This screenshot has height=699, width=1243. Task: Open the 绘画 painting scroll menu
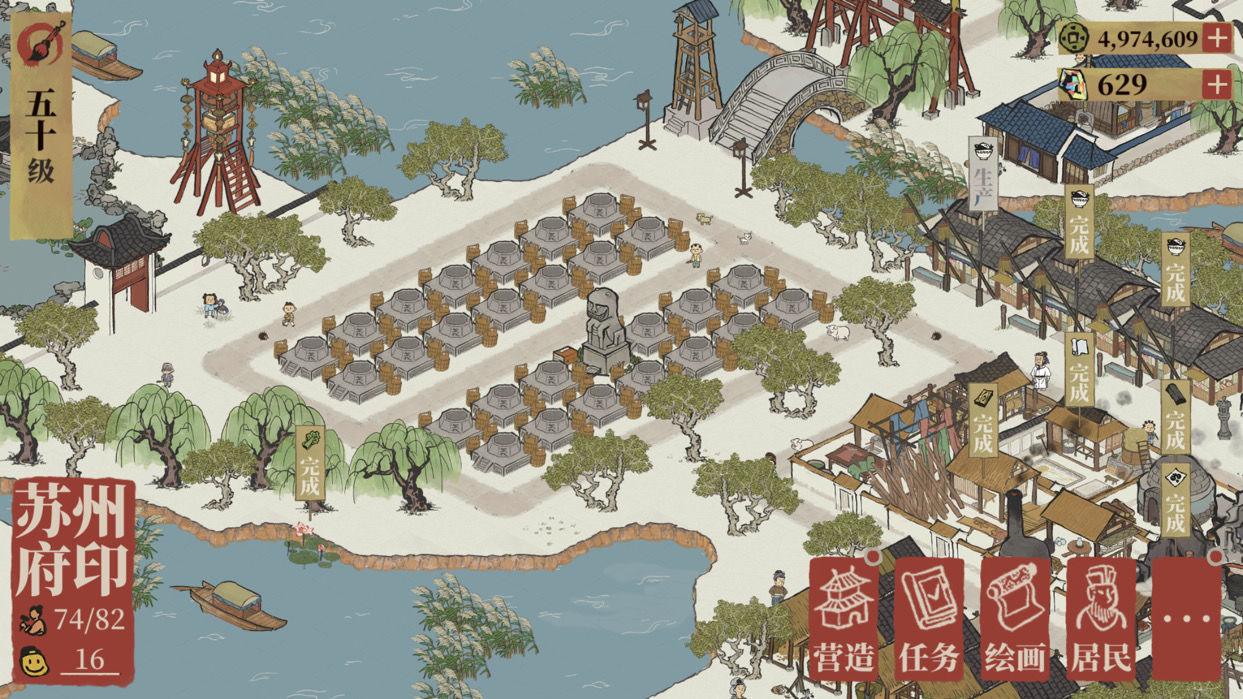[x=1014, y=619]
